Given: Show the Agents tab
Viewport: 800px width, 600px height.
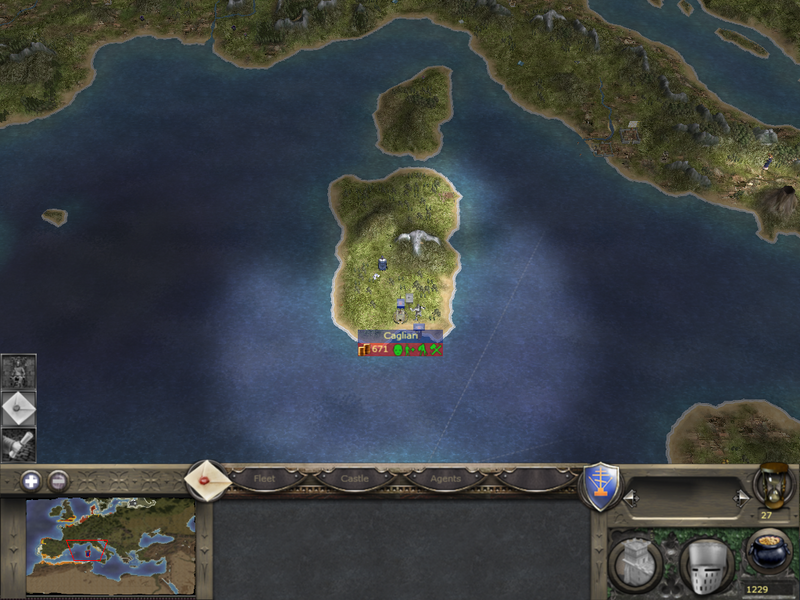Looking at the screenshot, I should point(445,479).
